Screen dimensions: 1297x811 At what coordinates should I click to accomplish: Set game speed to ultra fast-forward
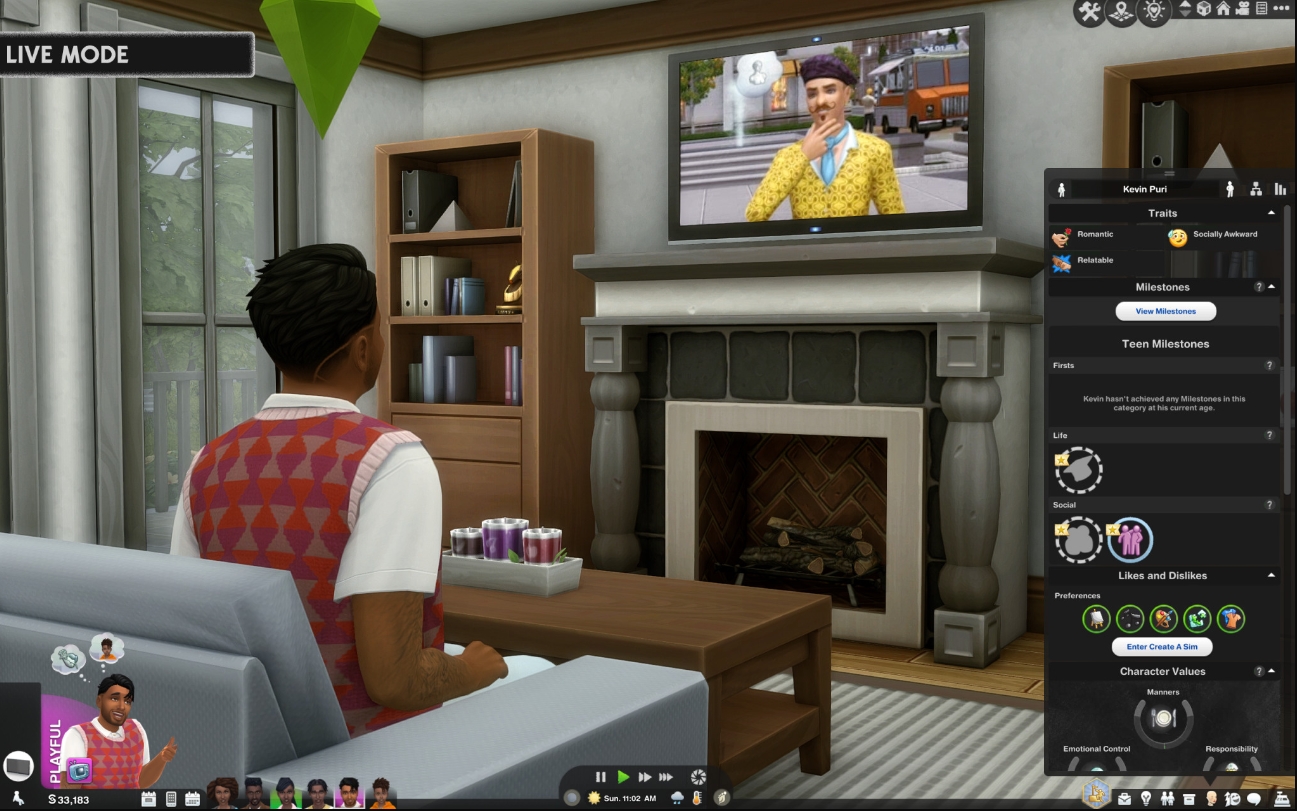pos(666,777)
